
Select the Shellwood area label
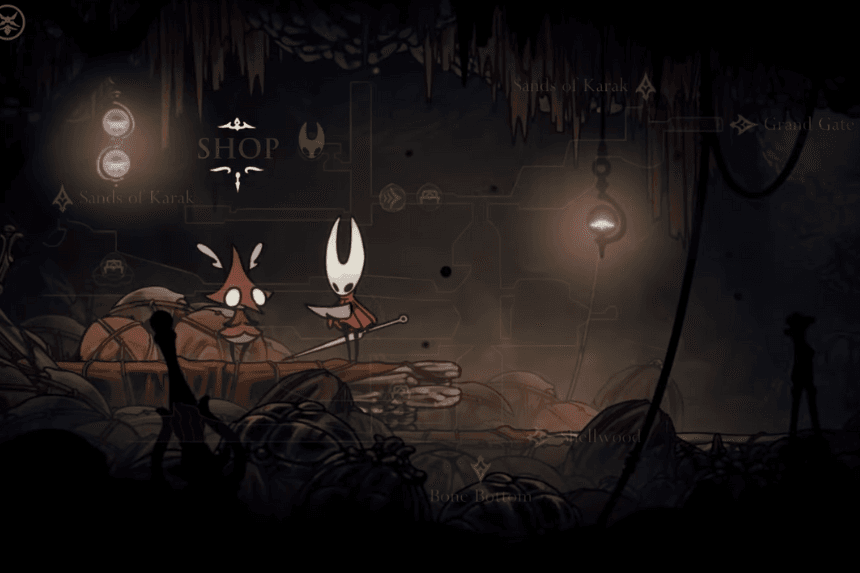coord(600,437)
